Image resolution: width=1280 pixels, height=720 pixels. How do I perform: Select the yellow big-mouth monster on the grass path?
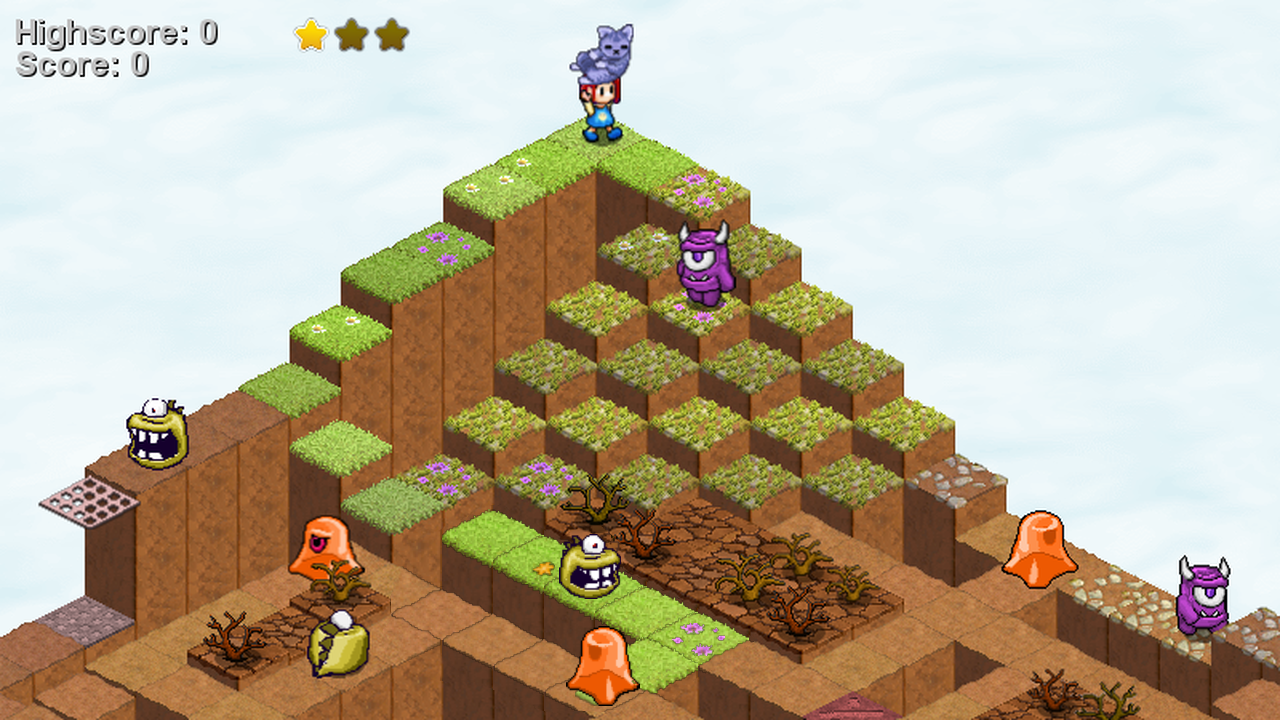[x=592, y=567]
